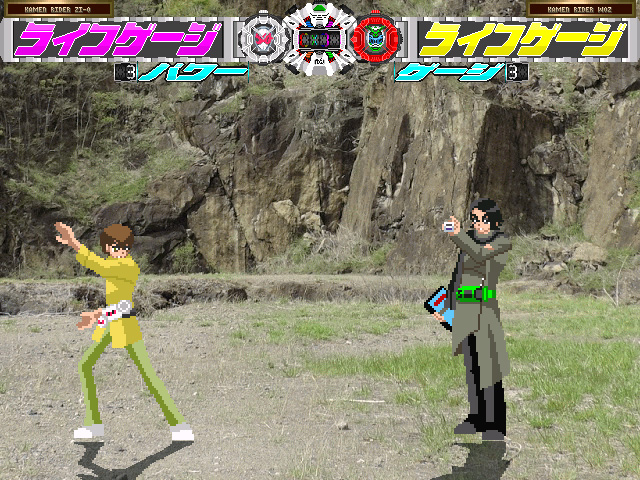640x480 pixels.
Task: Click the silver Zi-O Ridewatch icon
Action: pyautogui.click(x=262, y=42)
